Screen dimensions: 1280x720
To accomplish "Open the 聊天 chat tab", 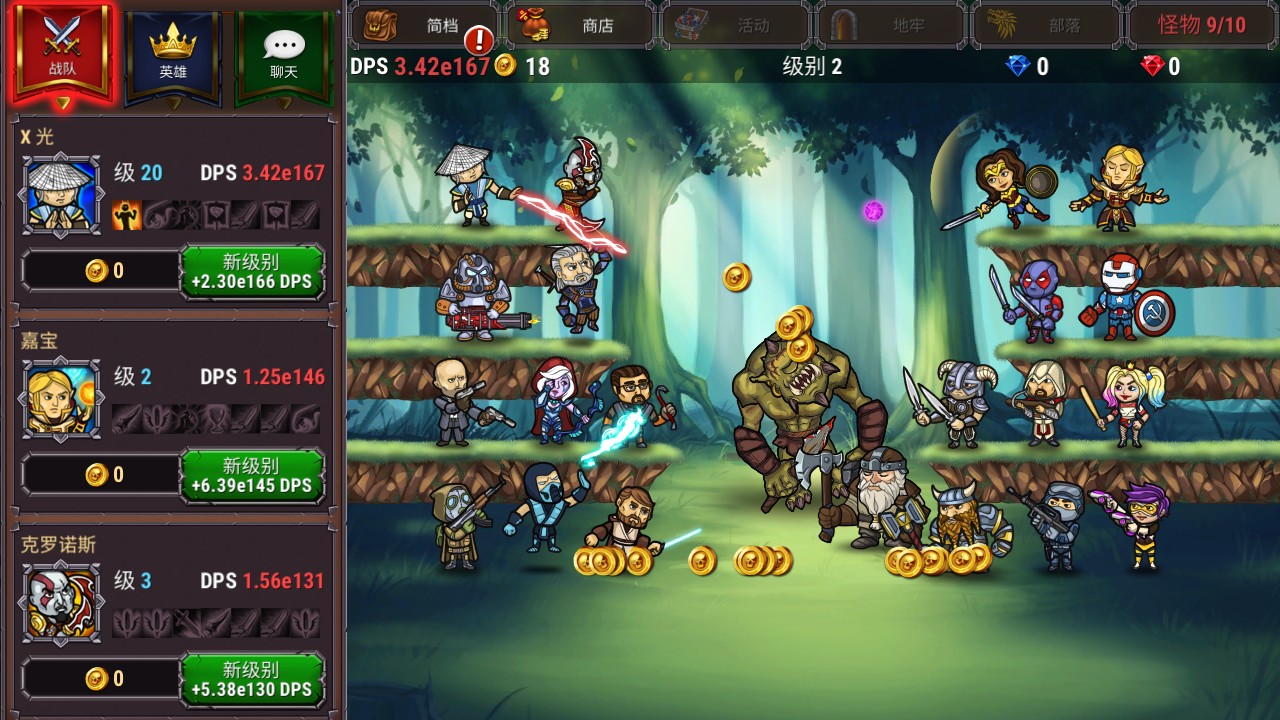I will click(x=286, y=45).
